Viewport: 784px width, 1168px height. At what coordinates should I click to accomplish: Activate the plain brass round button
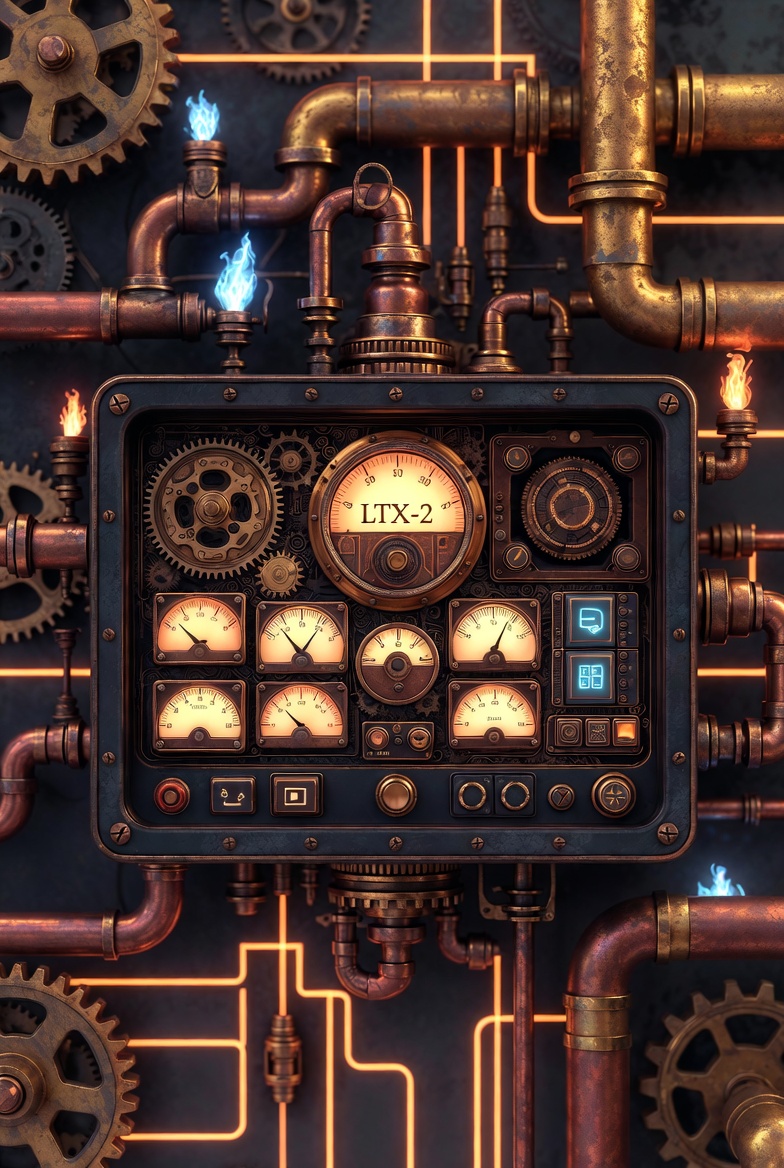(396, 795)
